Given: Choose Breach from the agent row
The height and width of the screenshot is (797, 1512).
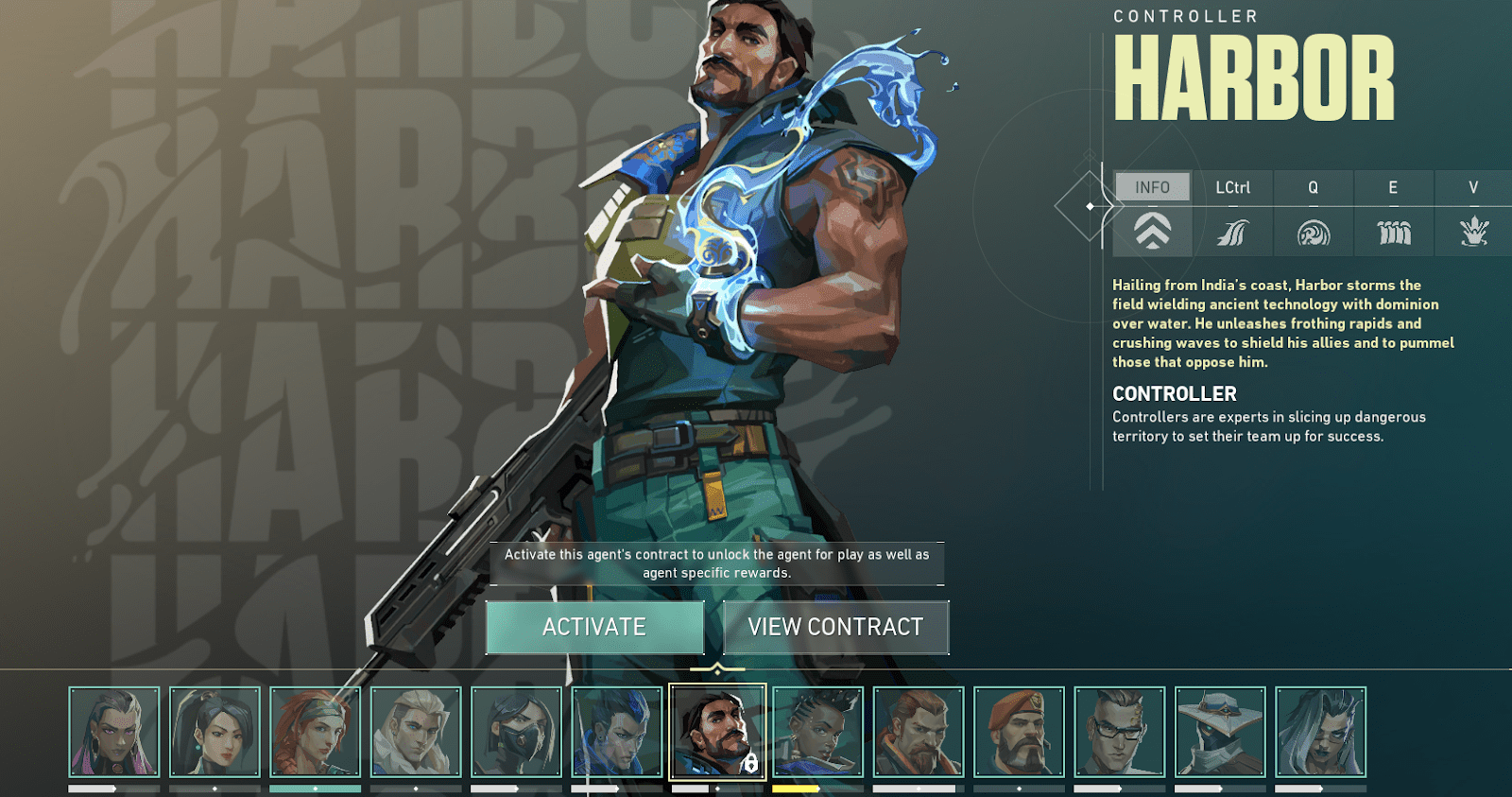Looking at the screenshot, I should point(919,732).
